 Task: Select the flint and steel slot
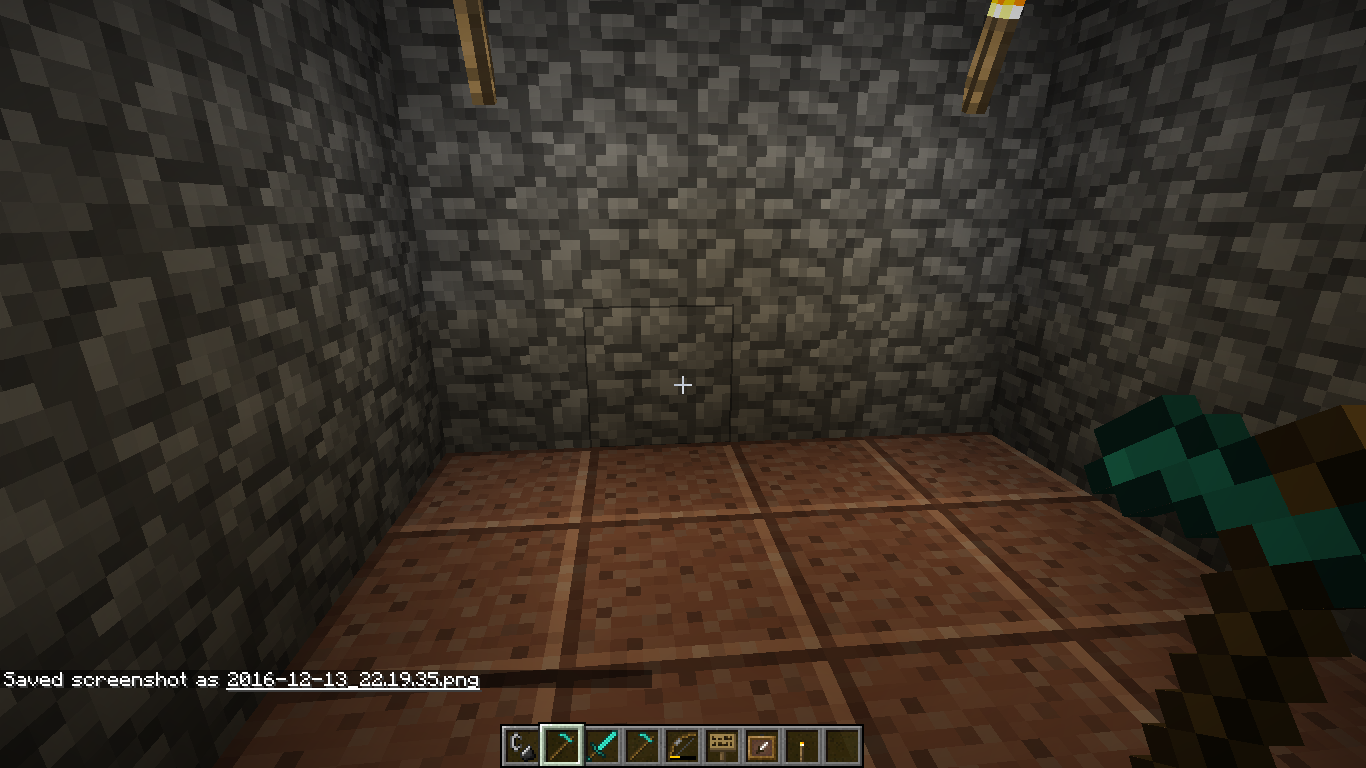click(520, 746)
